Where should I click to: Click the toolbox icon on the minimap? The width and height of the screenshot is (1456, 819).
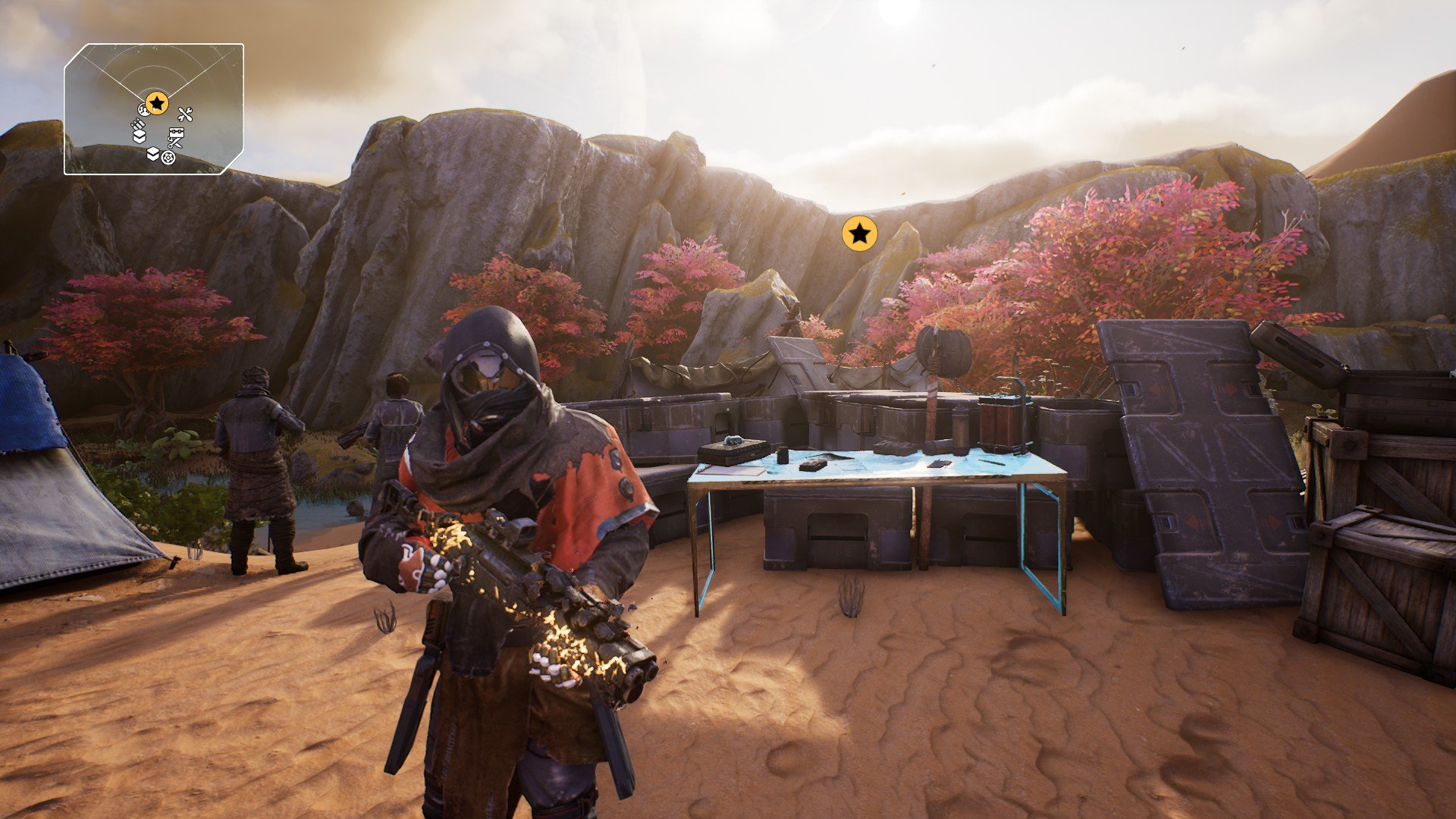pos(177,132)
